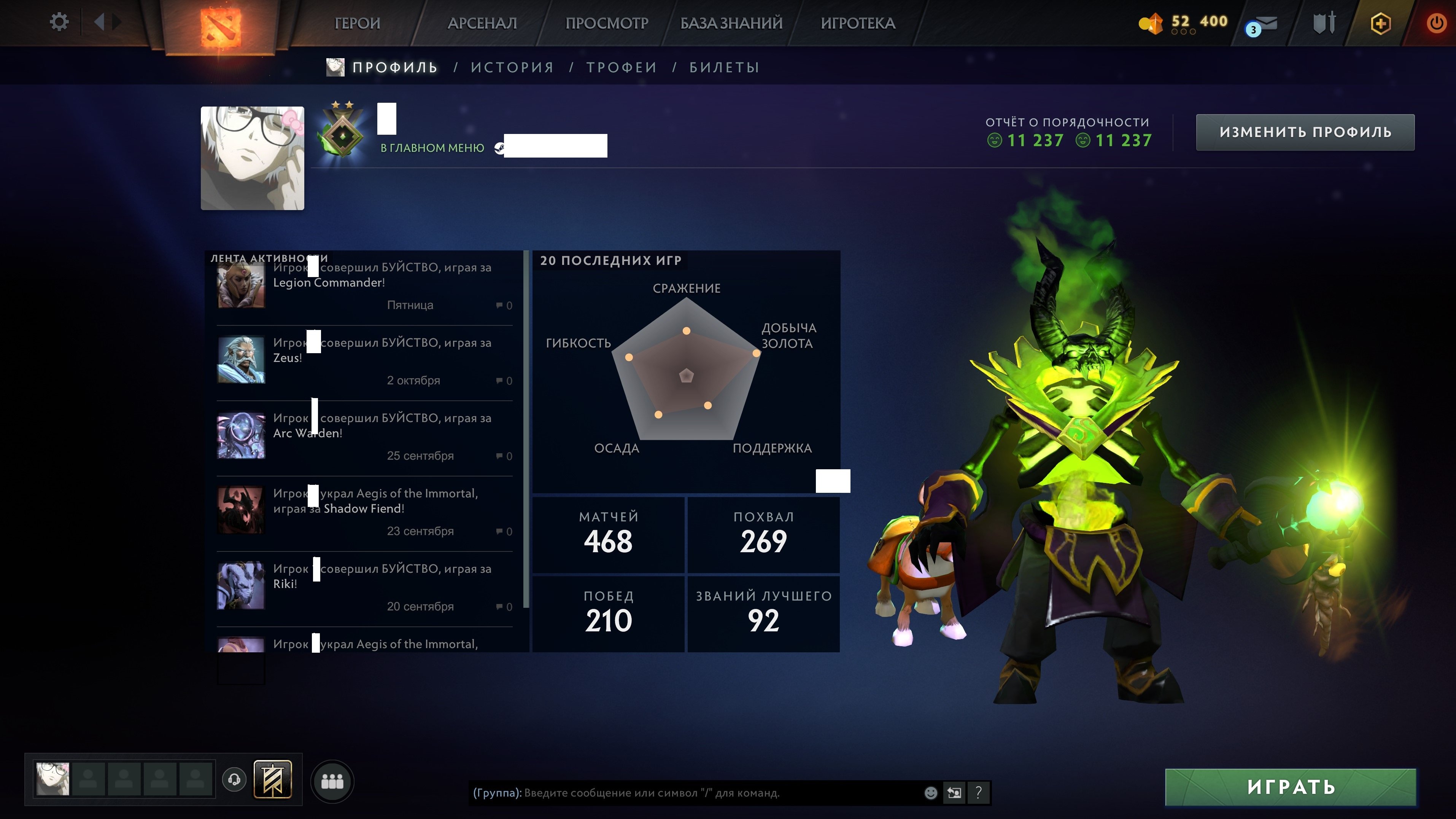Open the АРСЕНАЛ menu
The width and height of the screenshot is (1456, 819).
(x=482, y=23)
